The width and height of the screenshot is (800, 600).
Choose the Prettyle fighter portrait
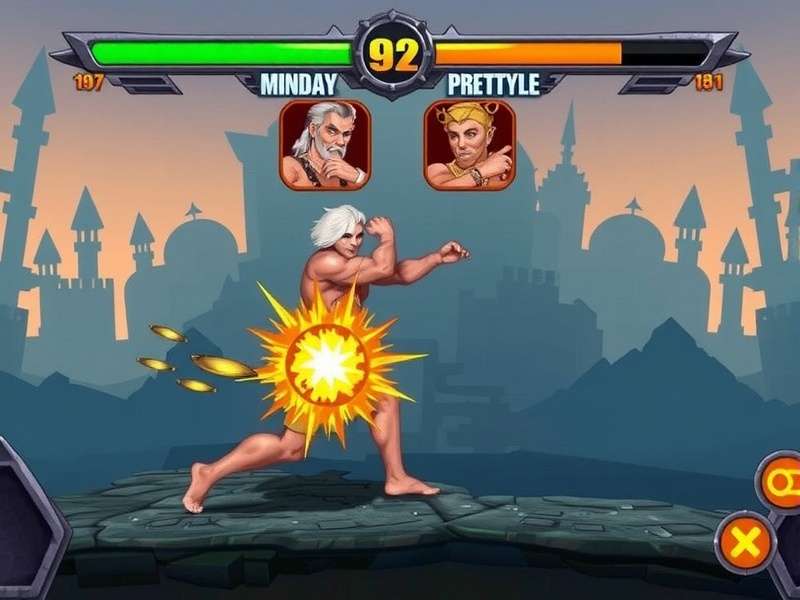point(469,144)
